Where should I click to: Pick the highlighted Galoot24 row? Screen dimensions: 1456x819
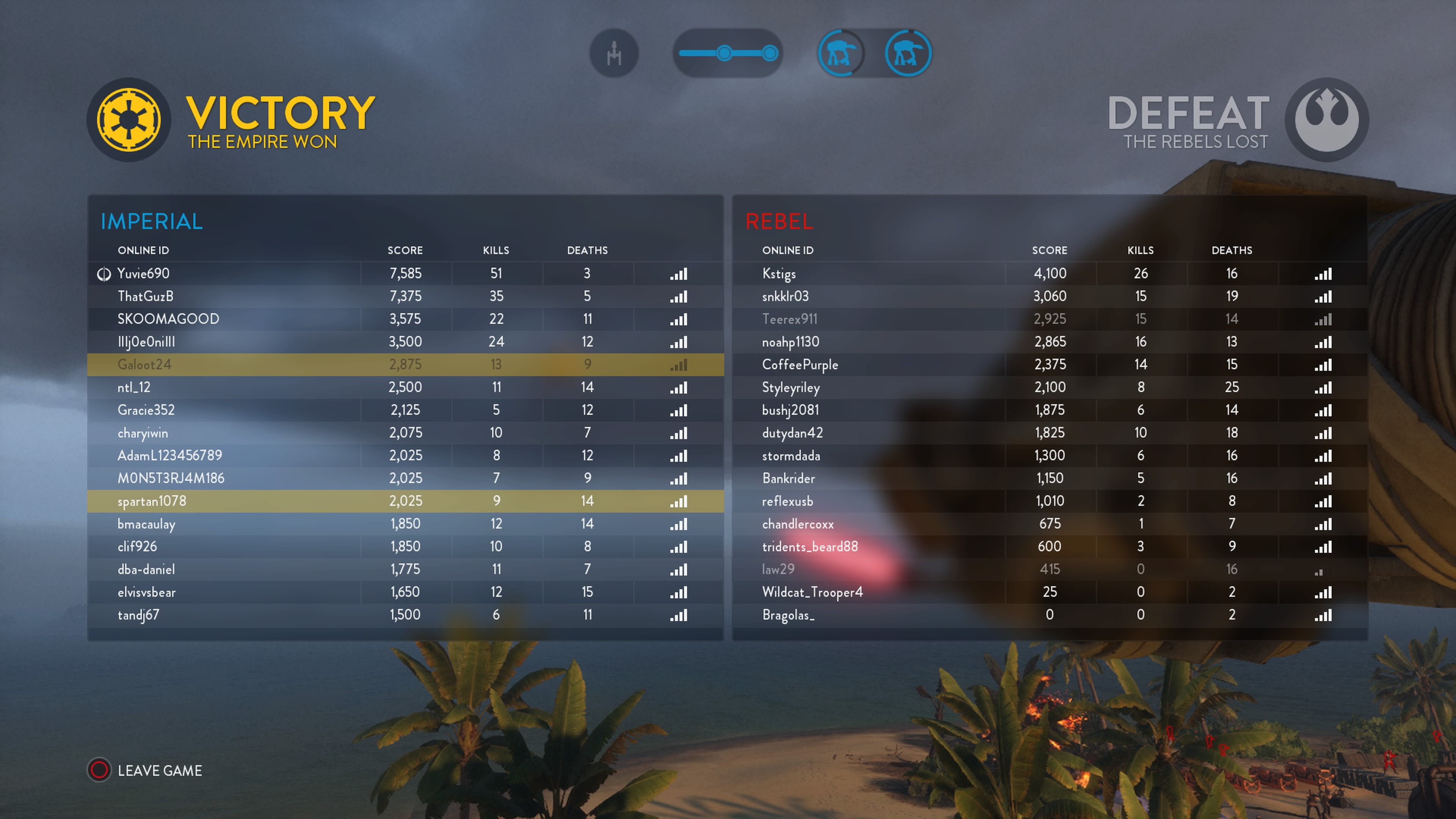point(144,364)
